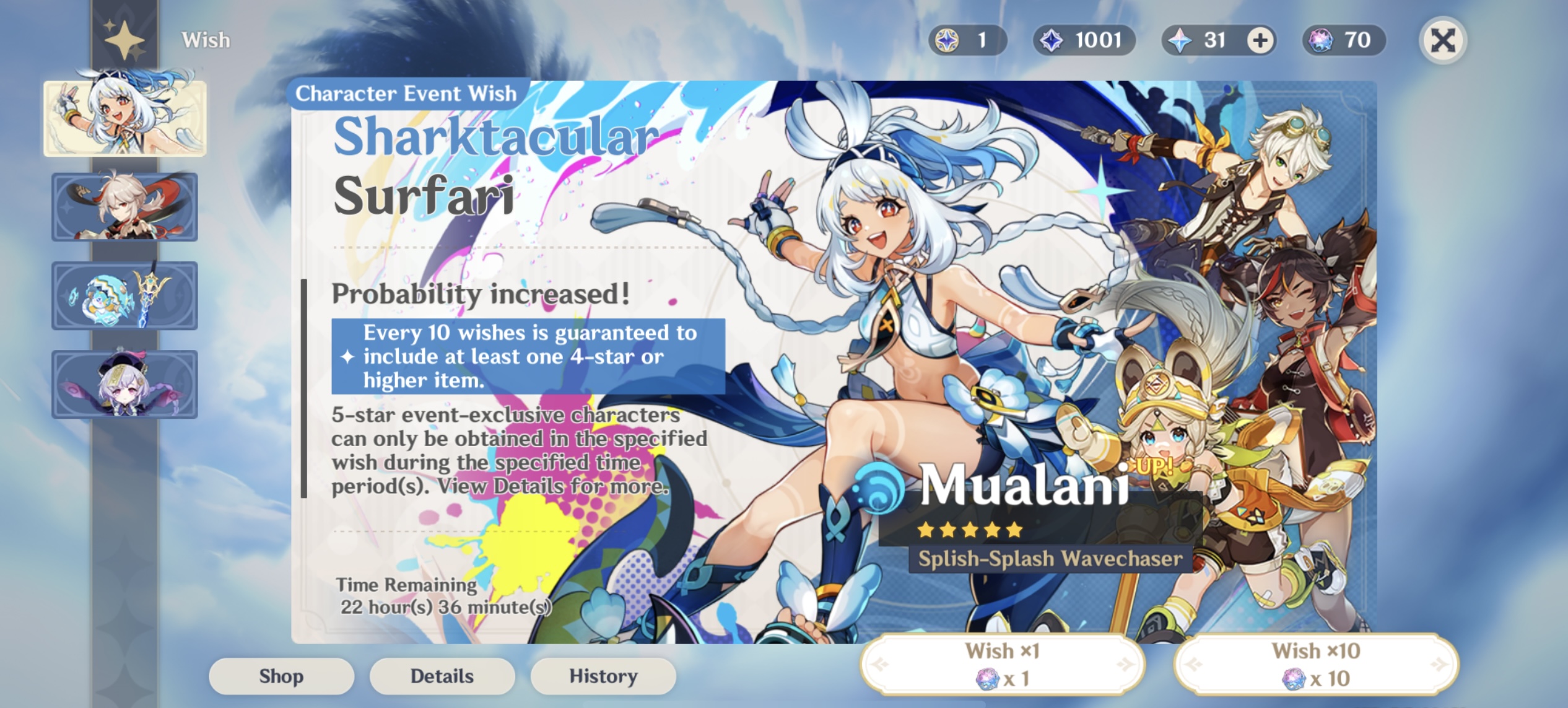Screen dimensions: 1568x708
Task: Switch to the History view
Action: click(603, 676)
